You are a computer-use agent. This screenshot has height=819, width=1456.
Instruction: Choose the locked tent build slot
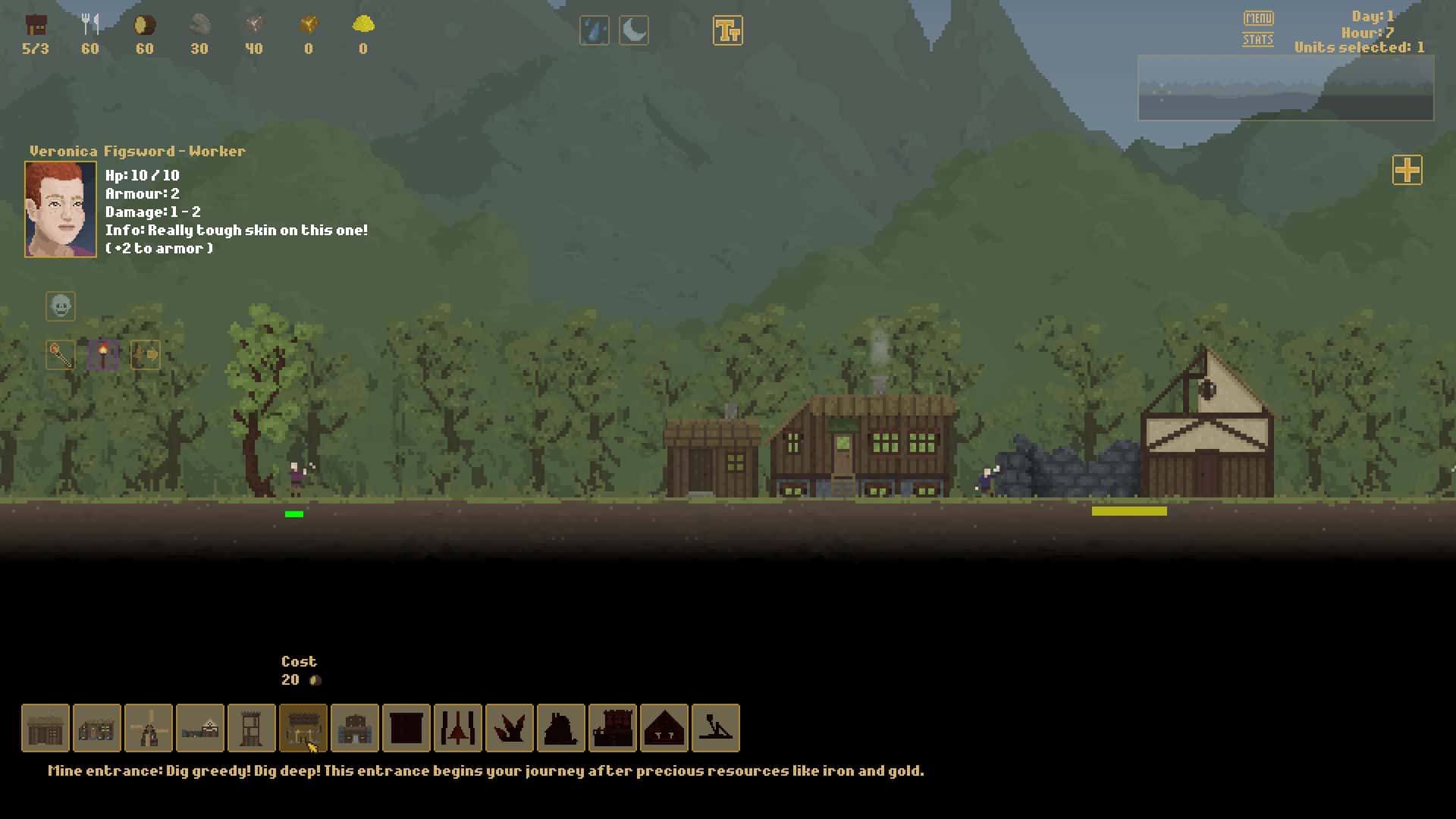[664, 728]
